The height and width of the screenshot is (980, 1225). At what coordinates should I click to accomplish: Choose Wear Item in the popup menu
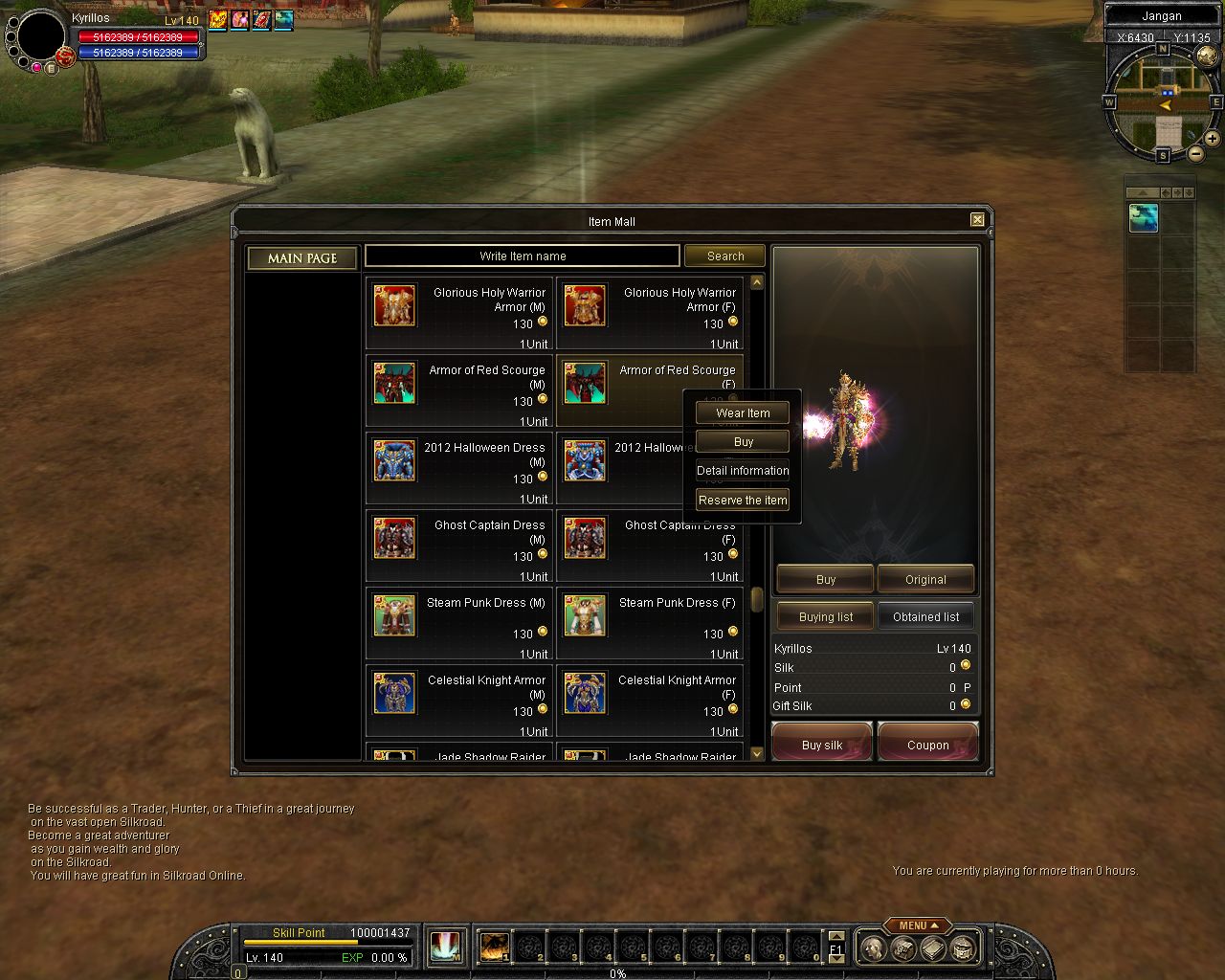tap(743, 413)
